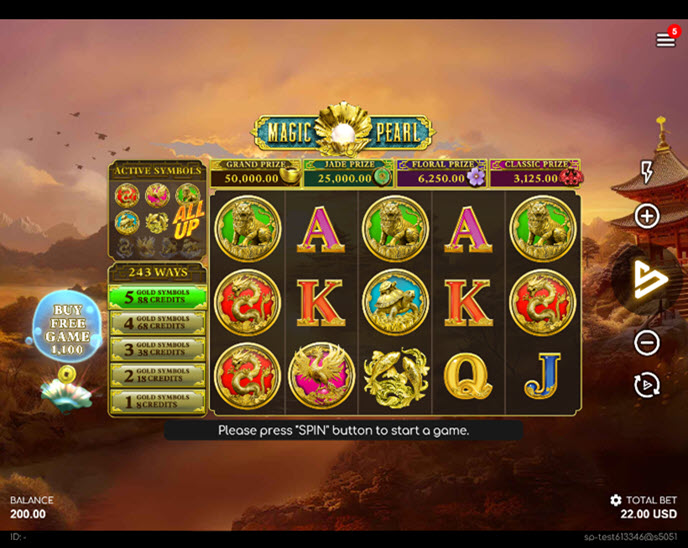Open the hamburger menu

point(665,40)
